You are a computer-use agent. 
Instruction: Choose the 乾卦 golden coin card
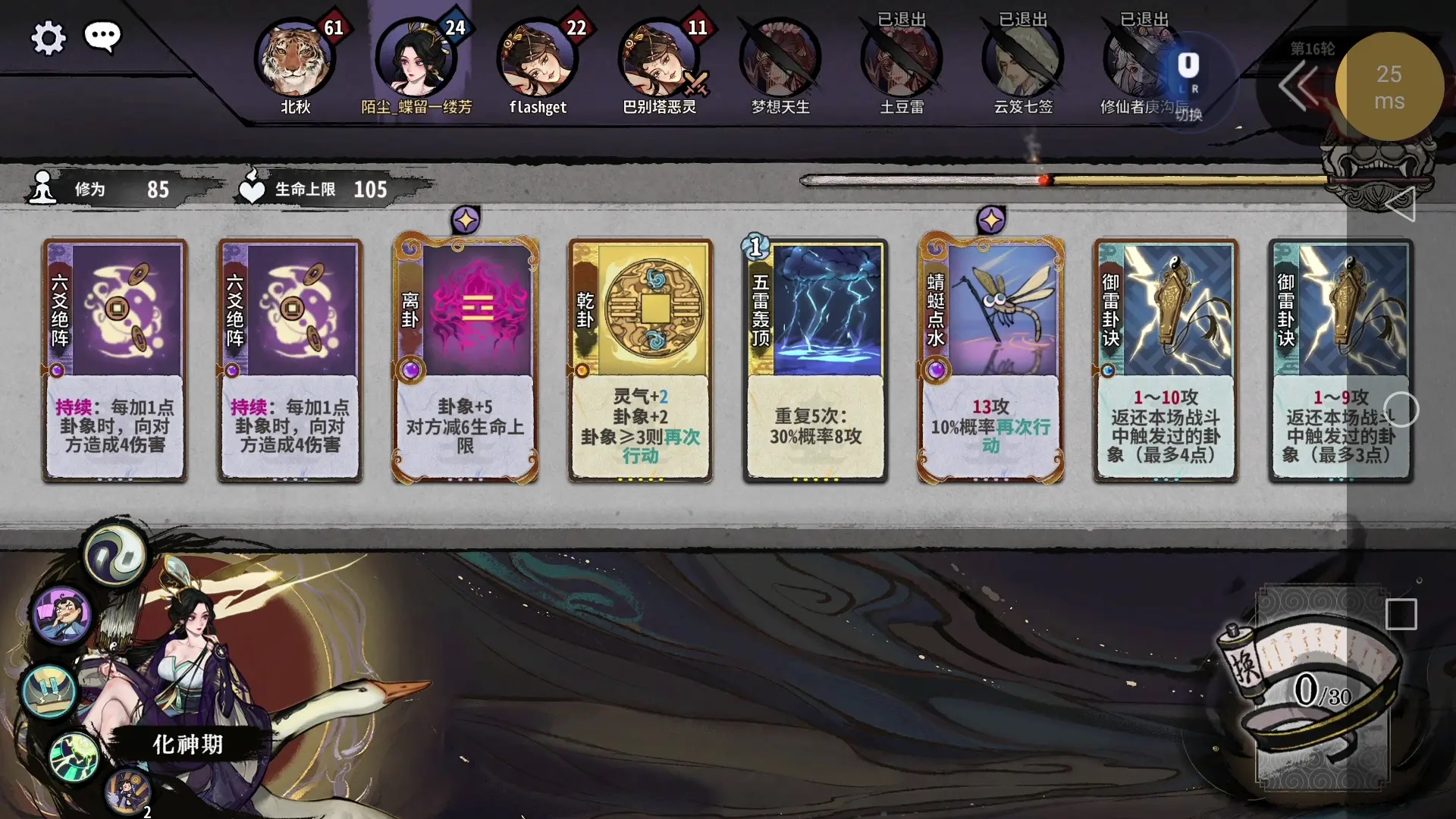[x=640, y=360]
